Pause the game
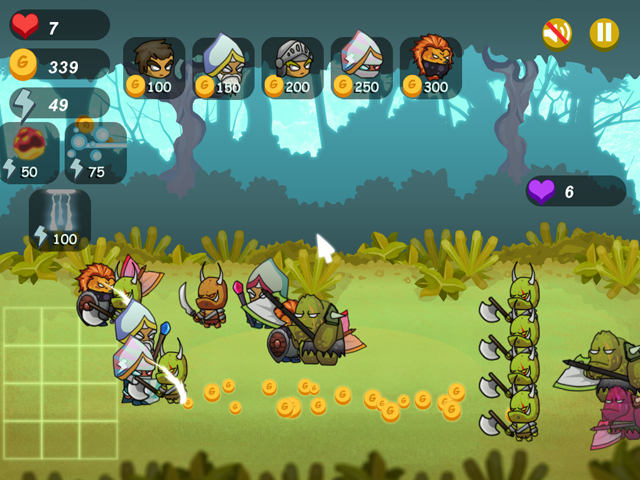 point(604,33)
